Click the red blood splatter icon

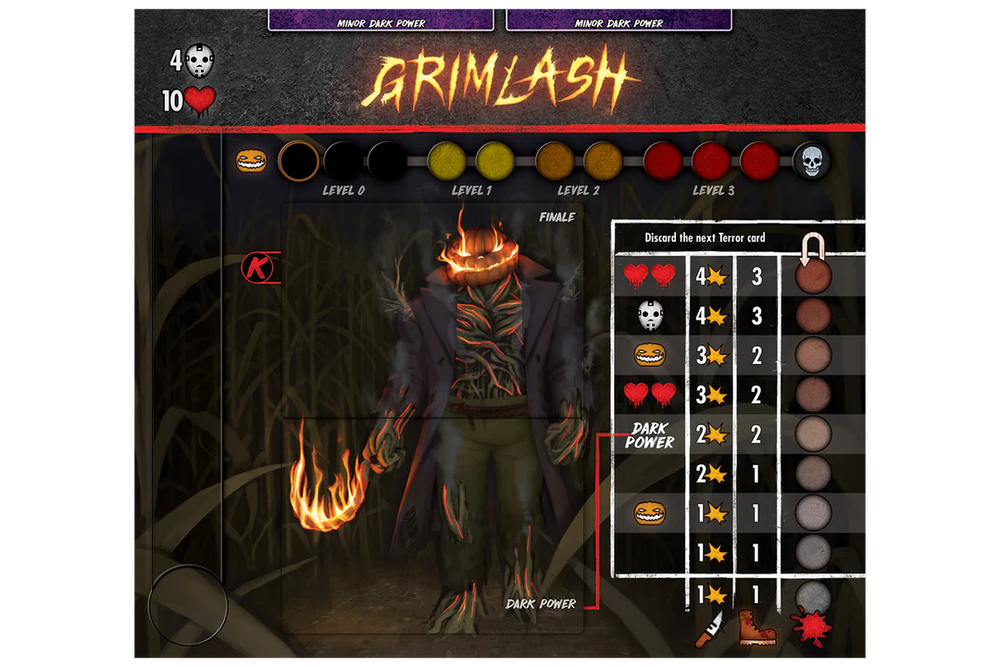[809, 628]
